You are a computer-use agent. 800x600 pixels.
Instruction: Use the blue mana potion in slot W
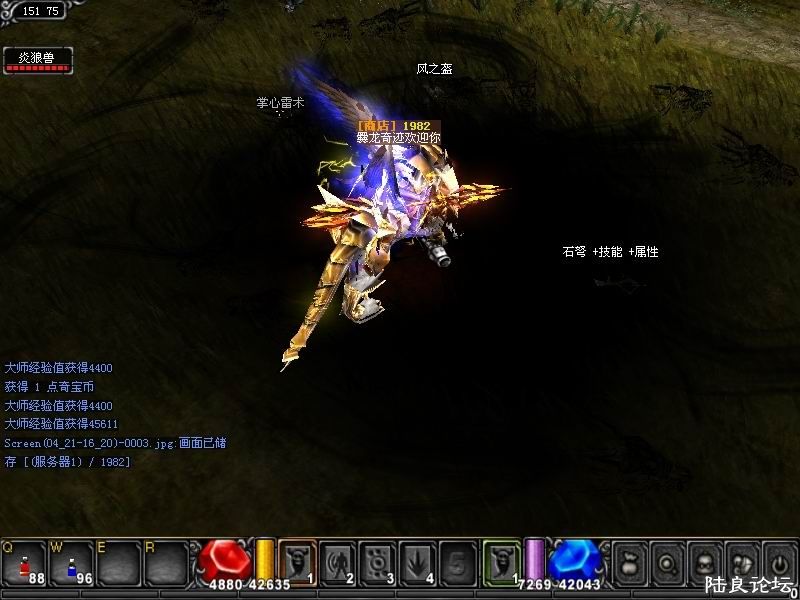(71, 563)
